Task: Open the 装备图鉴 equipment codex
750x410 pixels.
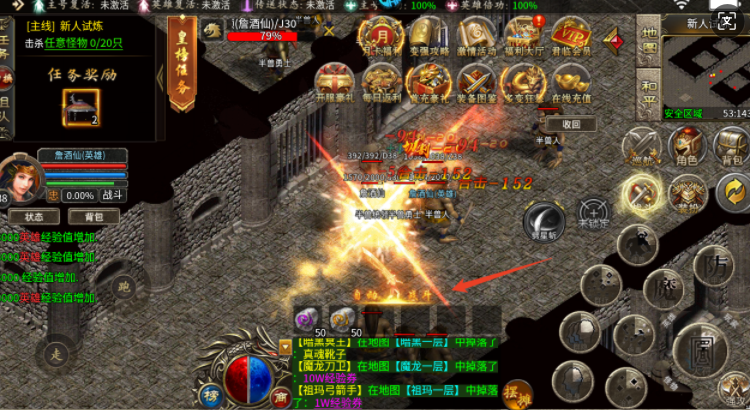Action: coord(474,84)
